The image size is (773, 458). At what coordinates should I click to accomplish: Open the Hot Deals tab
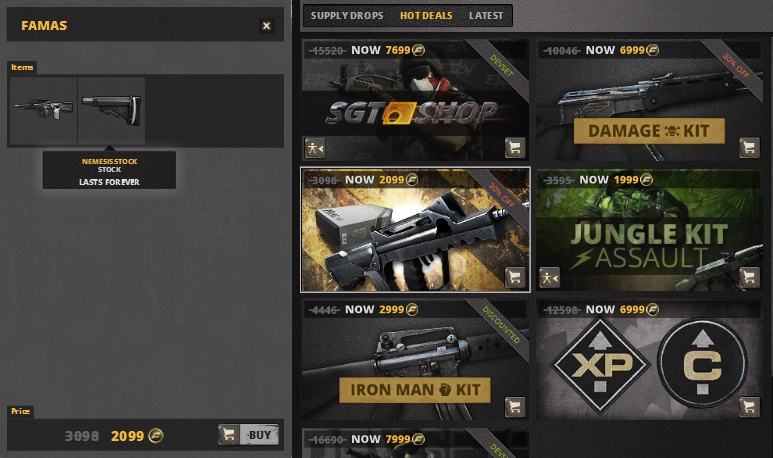click(x=426, y=16)
